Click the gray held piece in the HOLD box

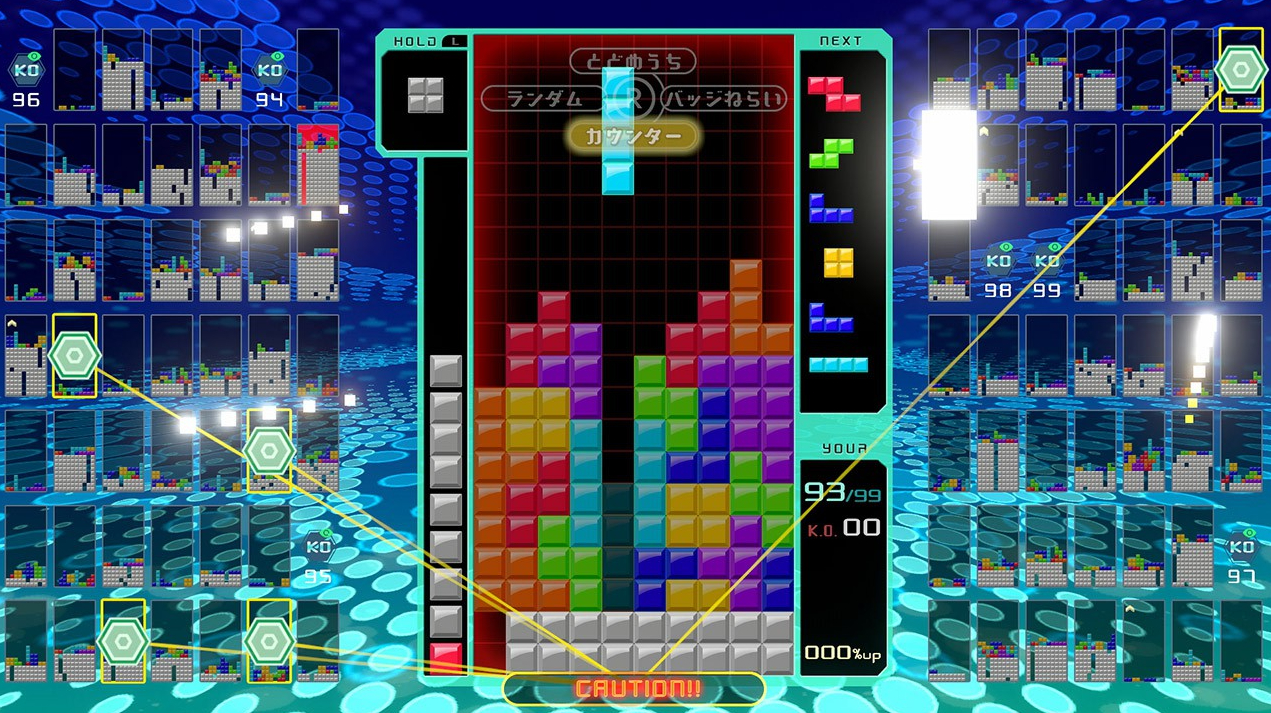(425, 94)
